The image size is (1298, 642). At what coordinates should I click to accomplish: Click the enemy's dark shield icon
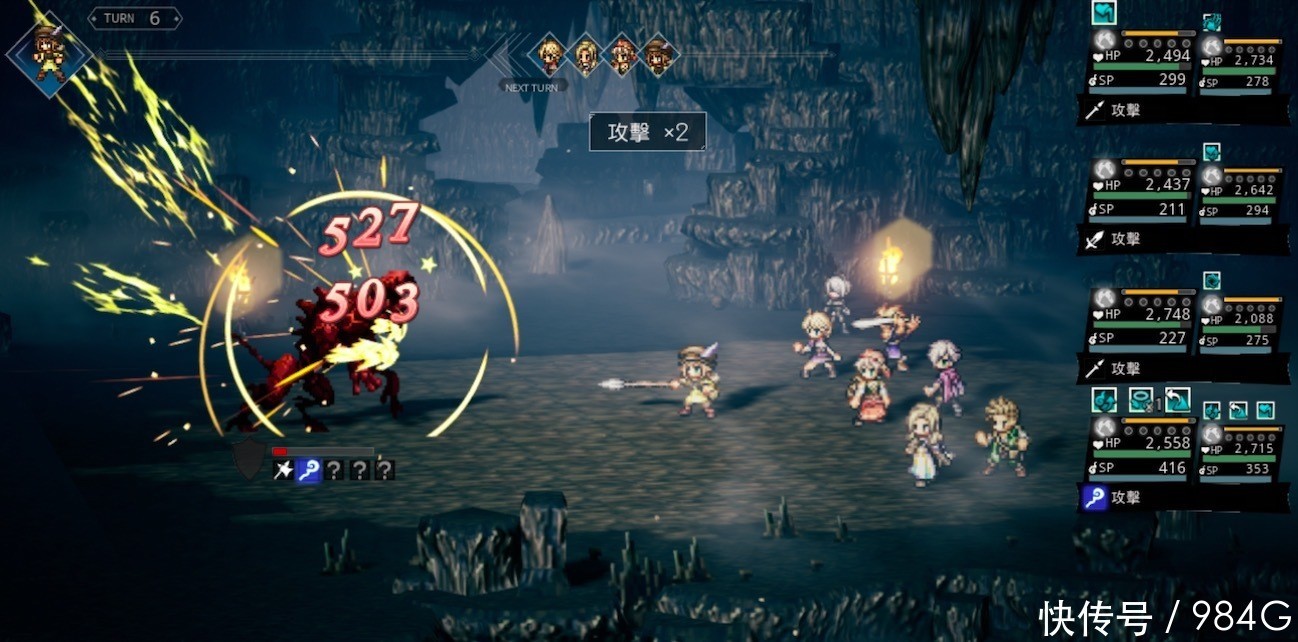[249, 459]
